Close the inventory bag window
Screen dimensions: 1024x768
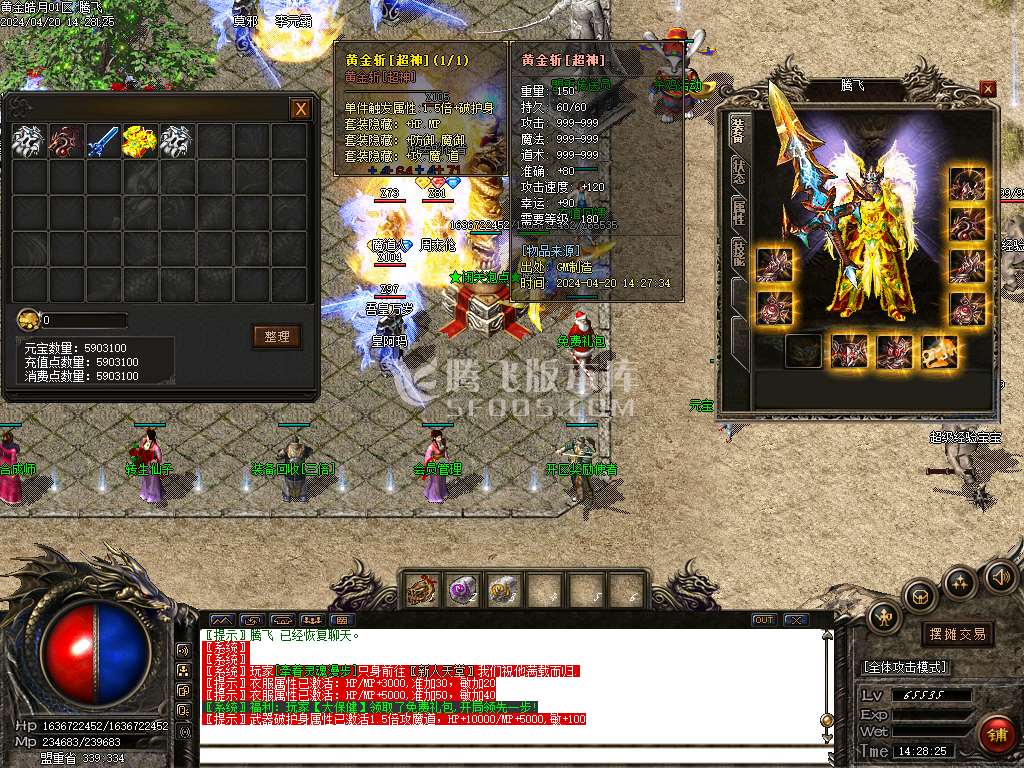point(300,109)
